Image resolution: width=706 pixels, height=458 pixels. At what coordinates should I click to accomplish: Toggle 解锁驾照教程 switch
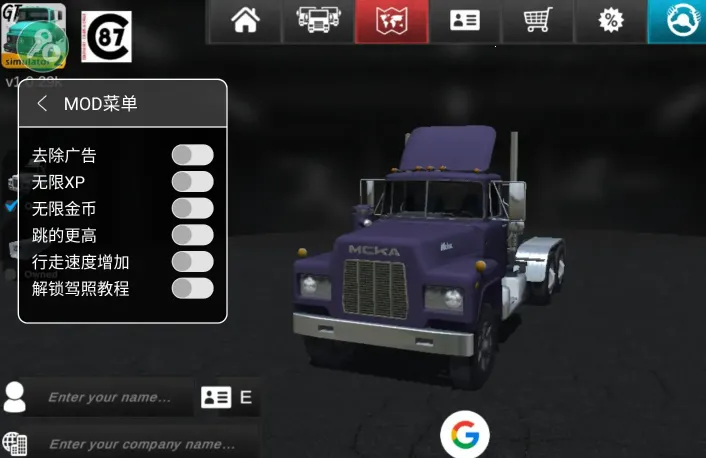(x=192, y=288)
